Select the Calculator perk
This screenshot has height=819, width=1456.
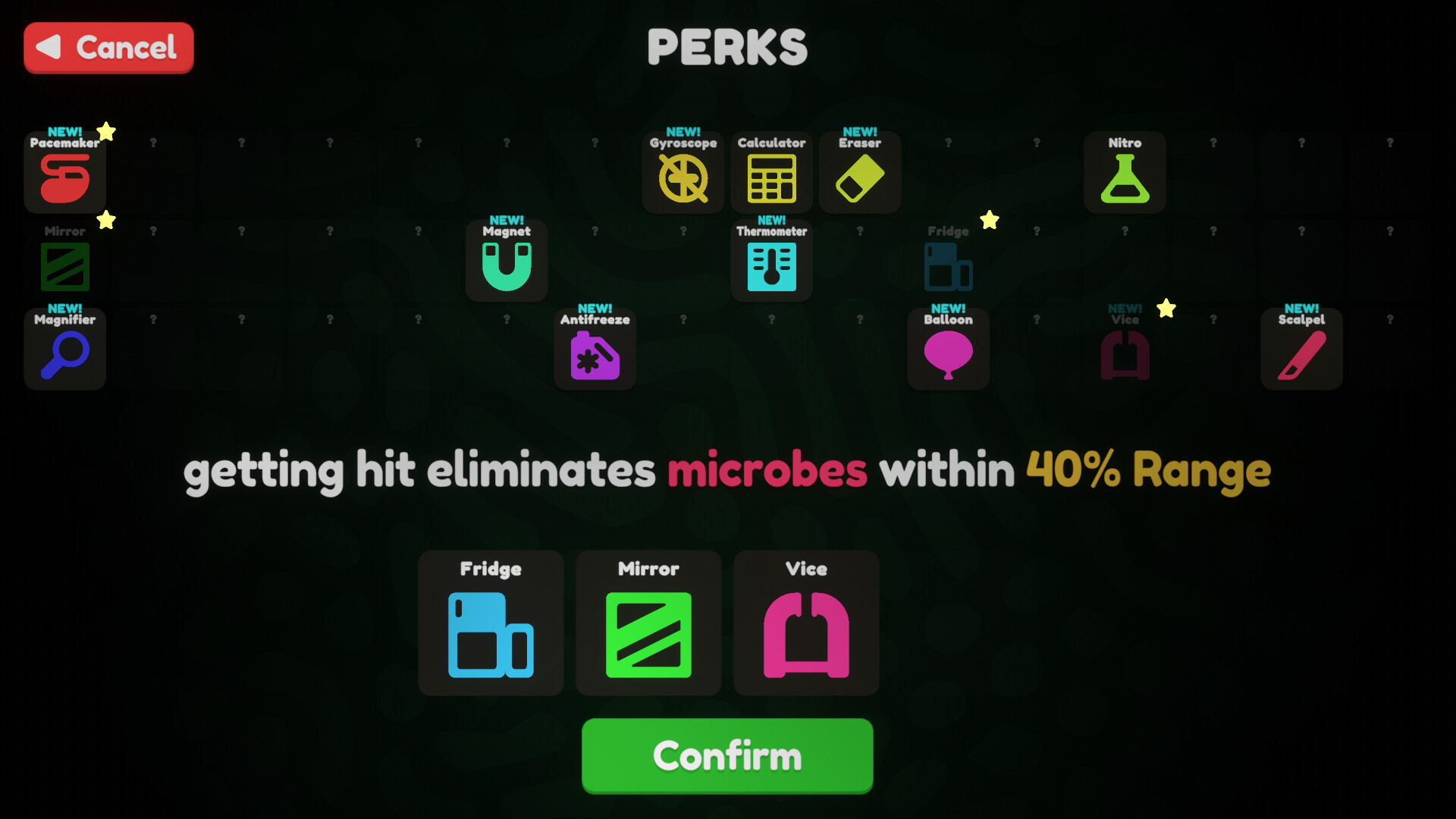coord(771,176)
